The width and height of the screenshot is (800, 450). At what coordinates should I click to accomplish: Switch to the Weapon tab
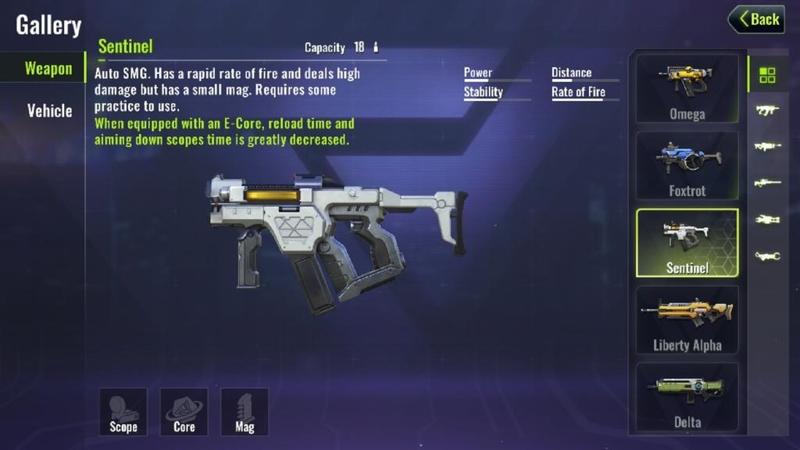(x=48, y=69)
